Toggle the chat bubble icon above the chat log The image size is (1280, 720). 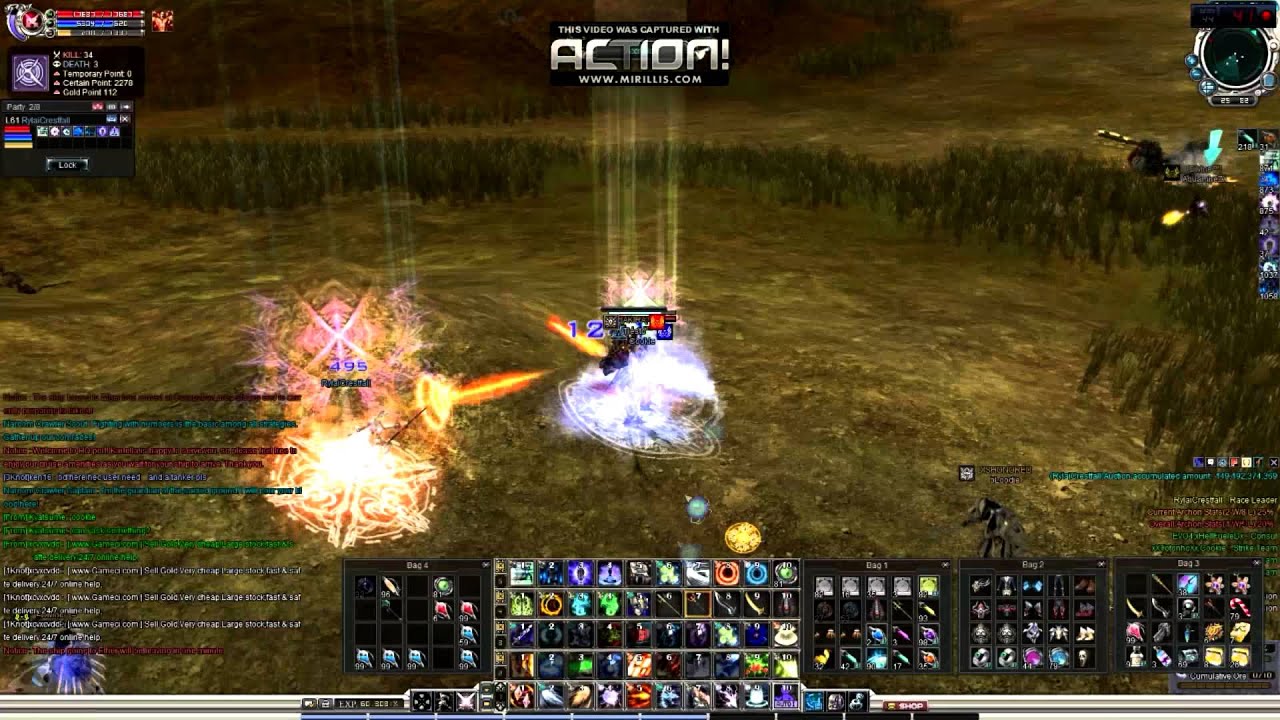point(1210,463)
